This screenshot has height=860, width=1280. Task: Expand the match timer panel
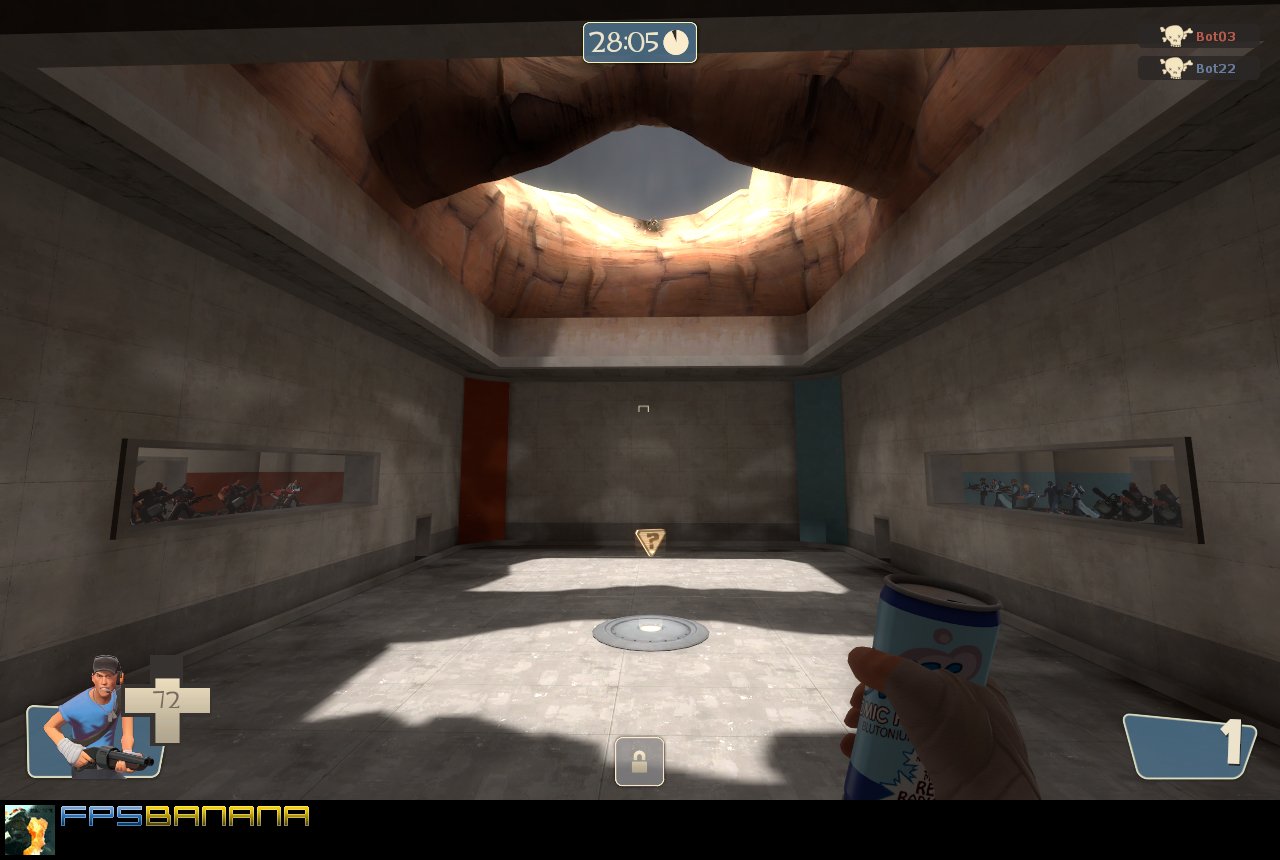click(x=639, y=44)
